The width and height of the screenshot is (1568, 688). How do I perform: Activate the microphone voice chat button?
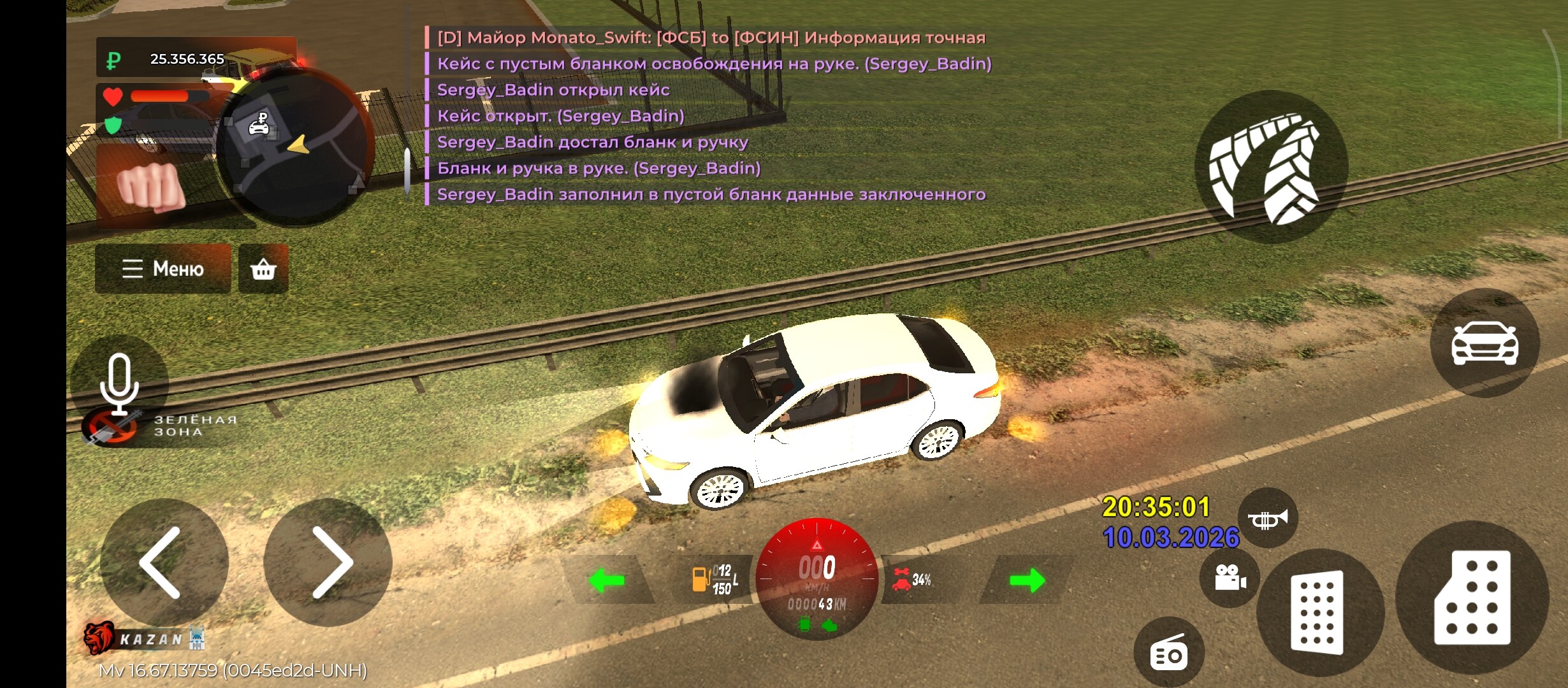pos(119,383)
